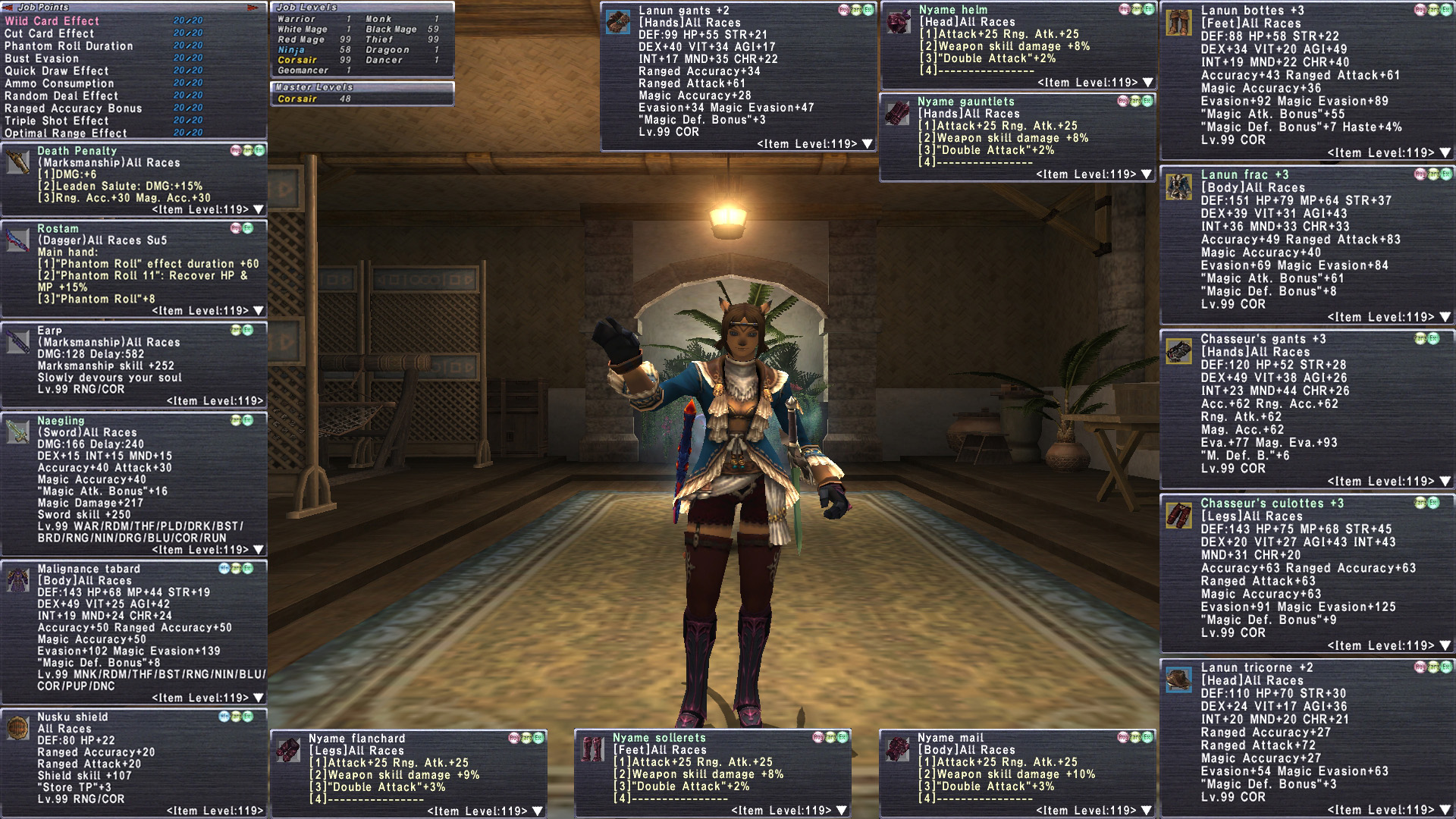1456x819 pixels.
Task: Click the Nusku shield icon
Action: (x=18, y=728)
